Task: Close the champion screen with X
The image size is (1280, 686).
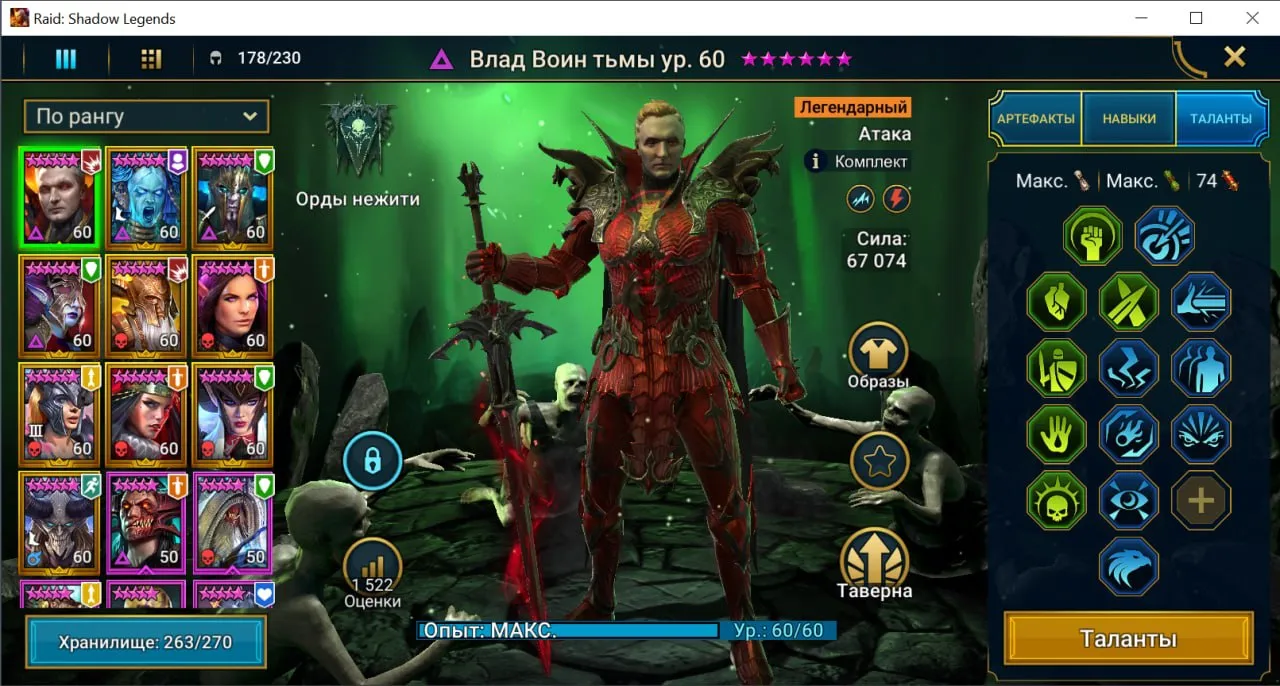Action: pos(1235,57)
